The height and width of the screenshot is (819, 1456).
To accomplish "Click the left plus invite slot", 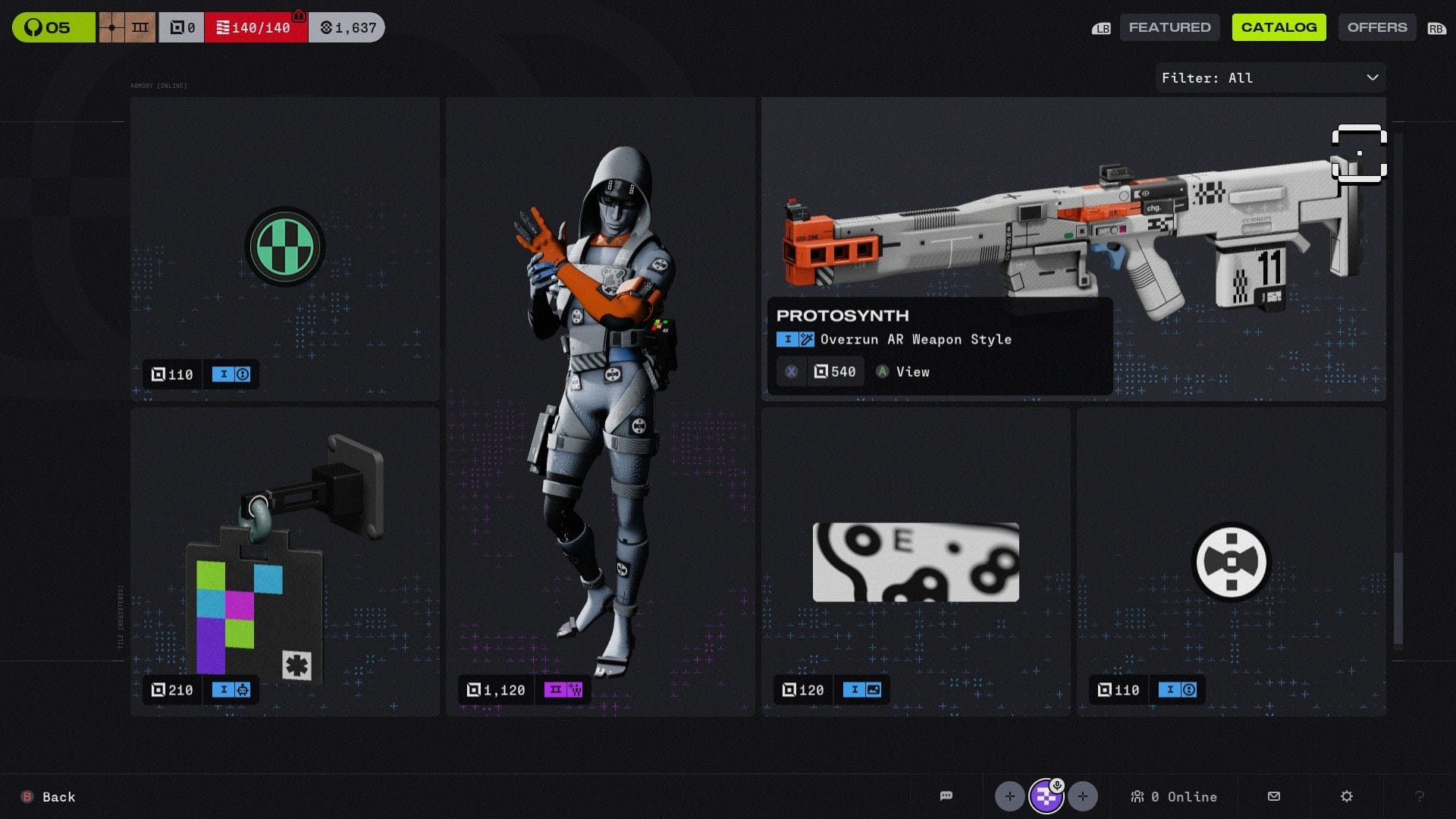I will (1010, 796).
